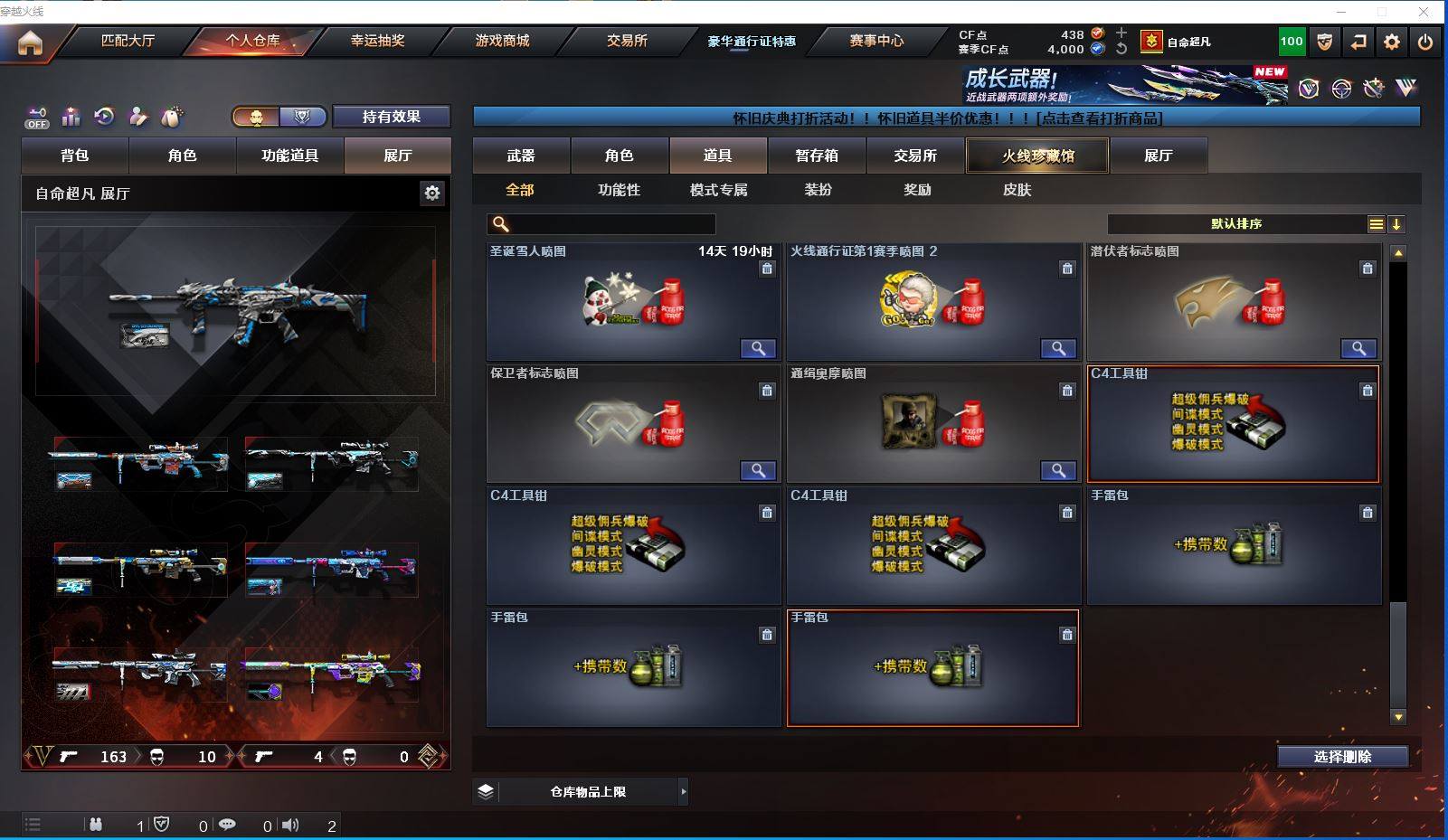Open the 火线珍藏馆 tab
The height and width of the screenshot is (840, 1448).
[1037, 156]
